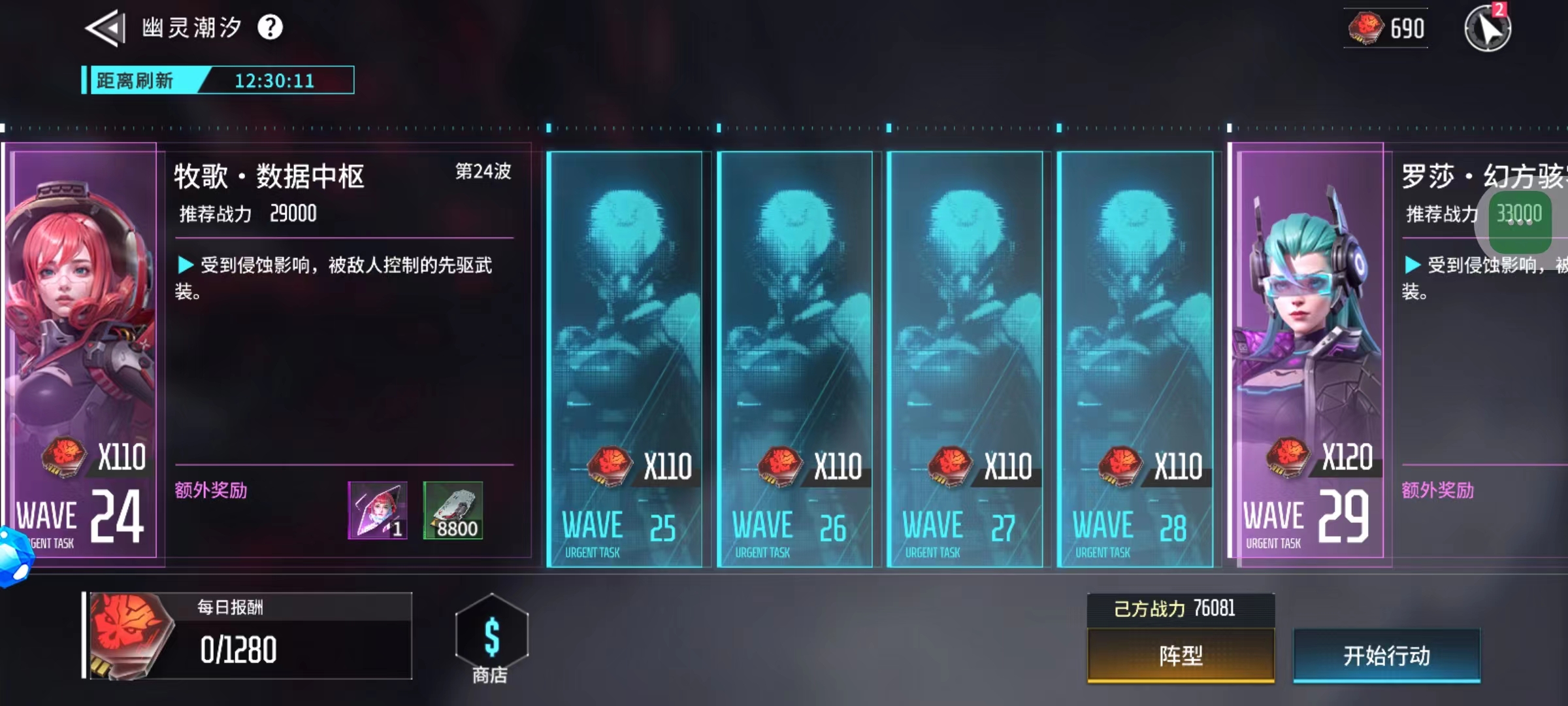This screenshot has width=1568, height=706.
Task: Tap the back arrow to return
Action: tap(105, 29)
